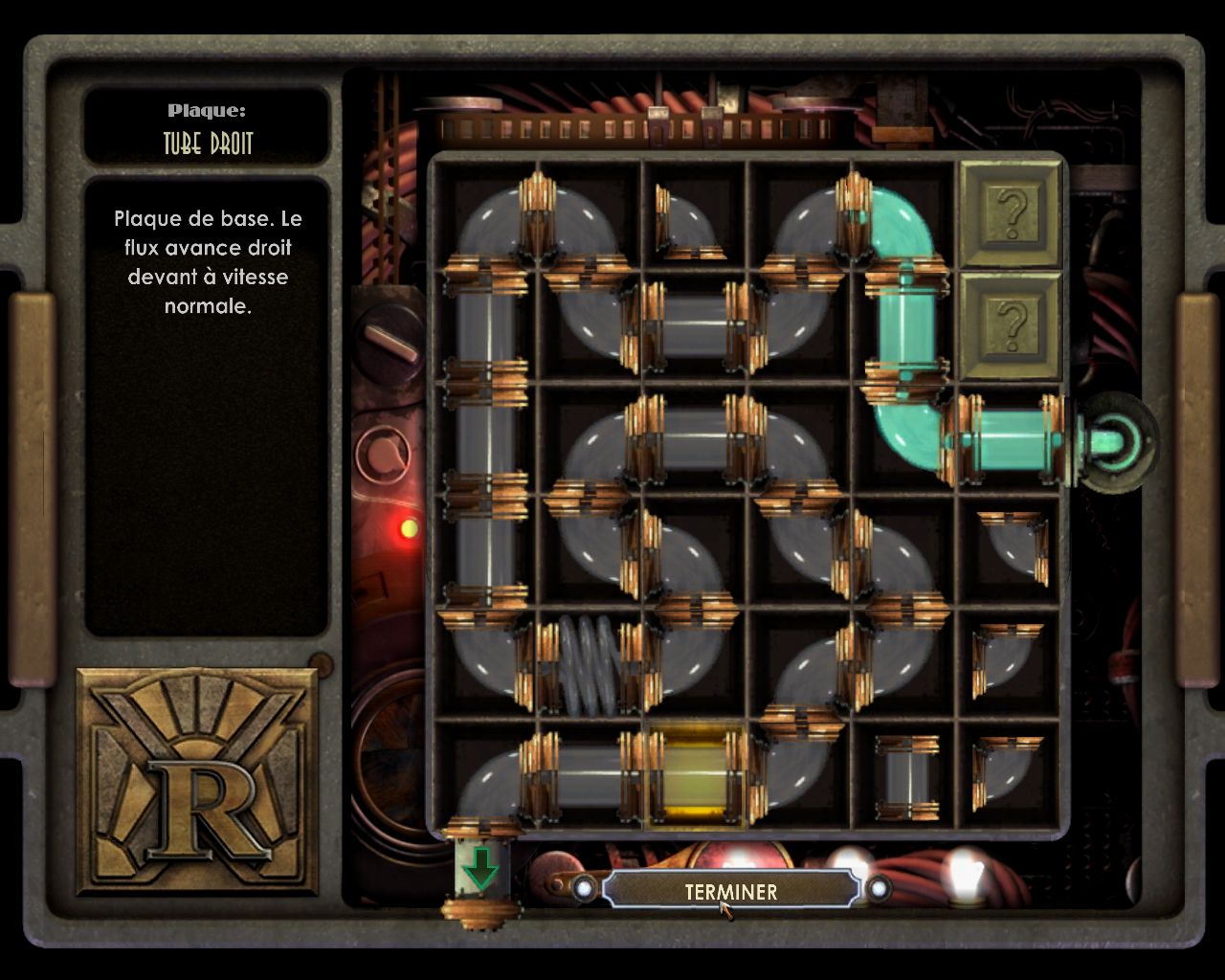Select the teal-filled horizontal tube by the inlet
Screen dimensions: 1225x980
click(x=1011, y=440)
